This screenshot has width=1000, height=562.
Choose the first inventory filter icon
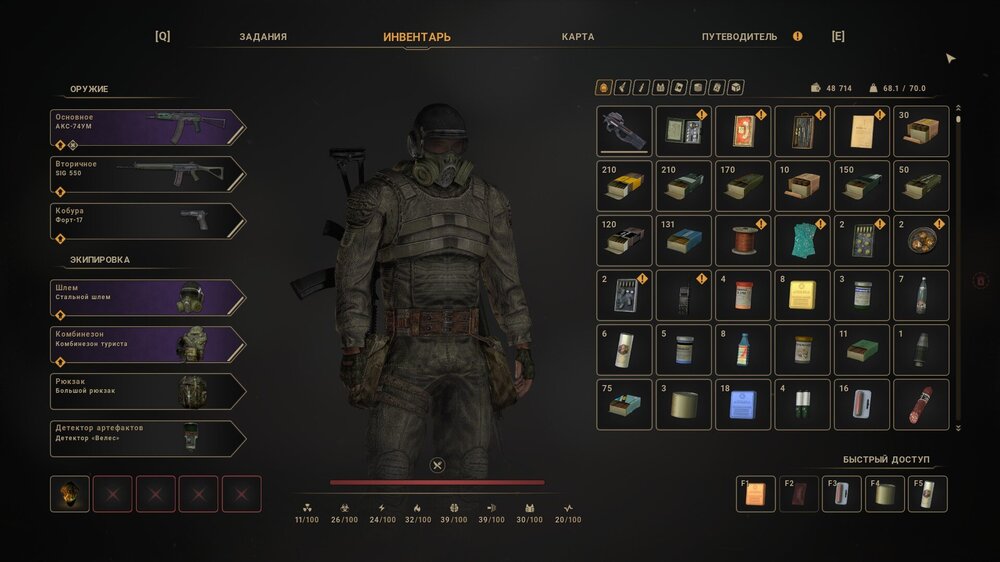click(x=603, y=88)
